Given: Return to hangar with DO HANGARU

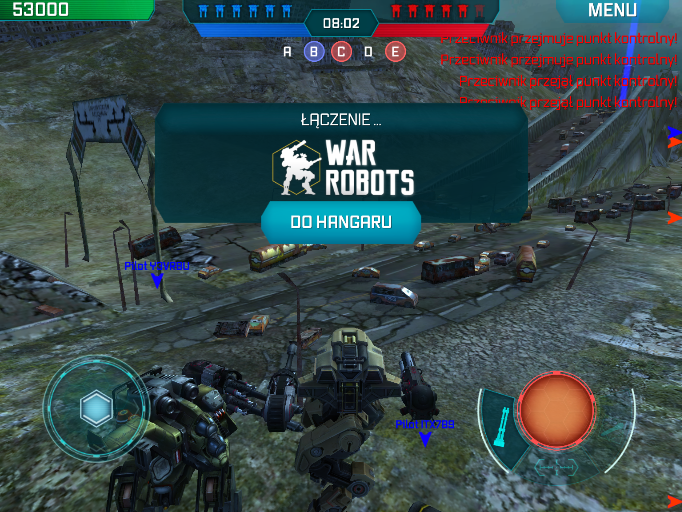Looking at the screenshot, I should click(340, 221).
